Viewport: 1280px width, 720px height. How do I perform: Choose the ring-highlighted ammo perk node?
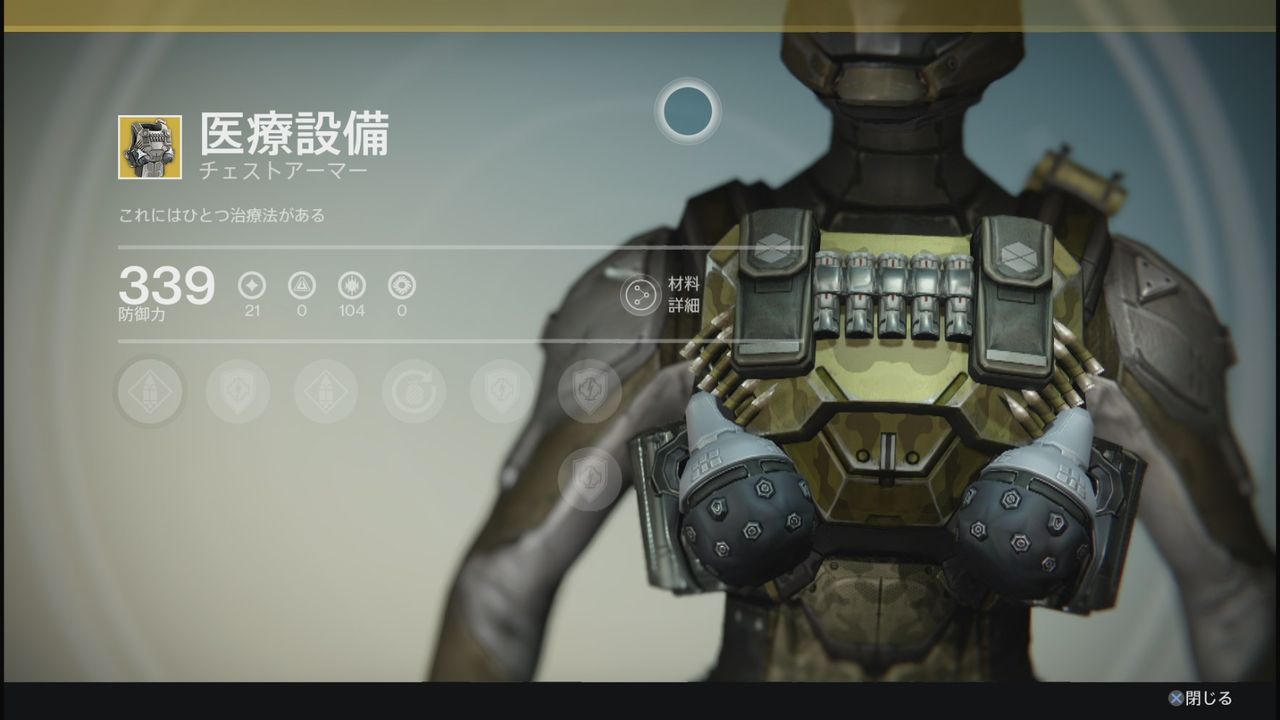(x=150, y=390)
